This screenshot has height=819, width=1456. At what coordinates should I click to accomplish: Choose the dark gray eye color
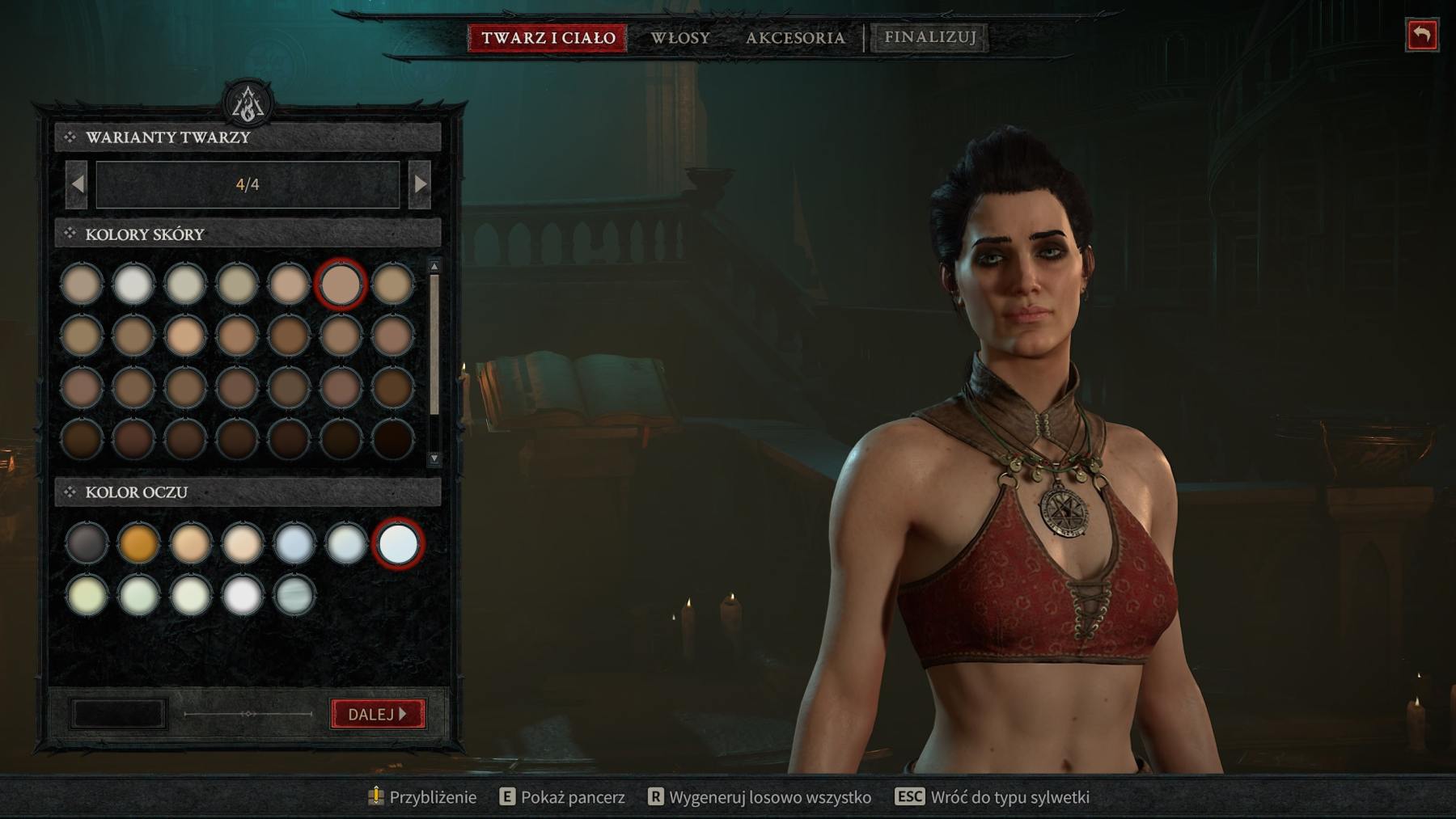87,542
